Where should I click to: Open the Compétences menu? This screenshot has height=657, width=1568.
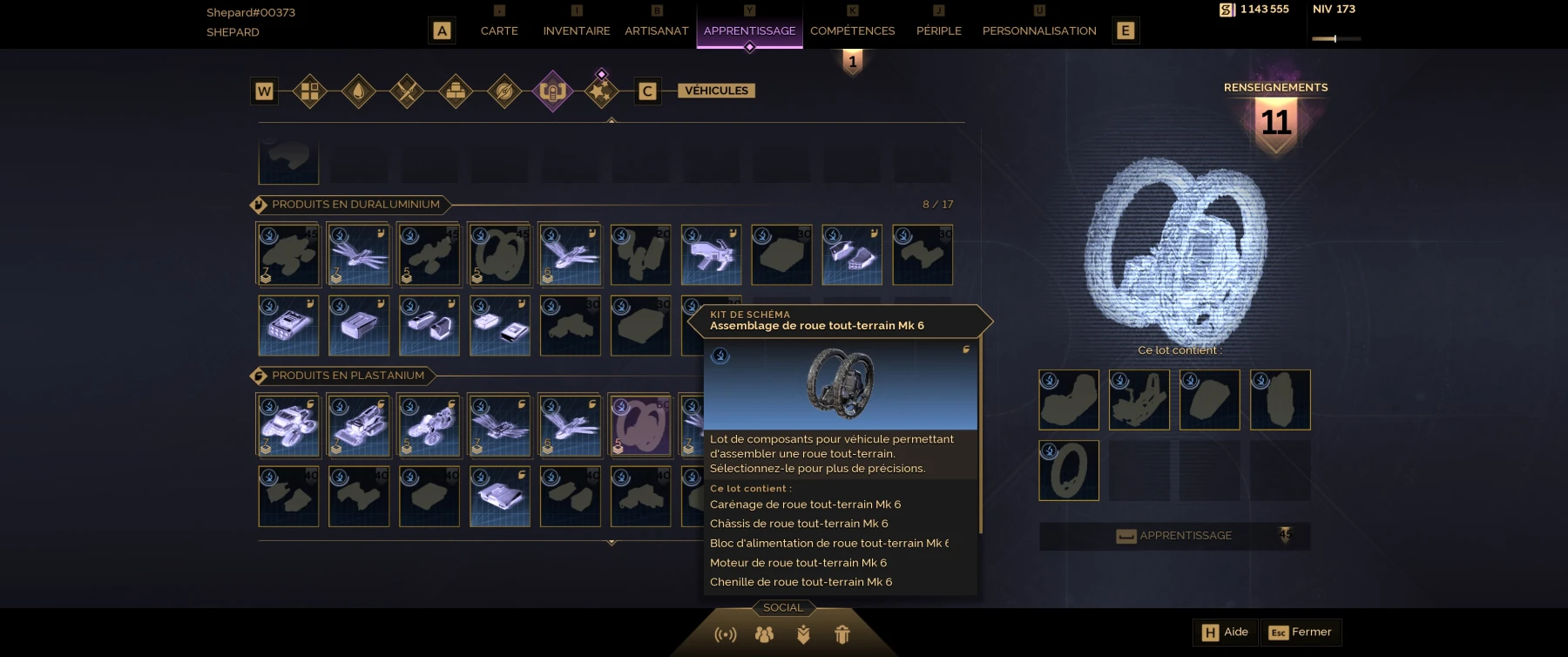853,30
